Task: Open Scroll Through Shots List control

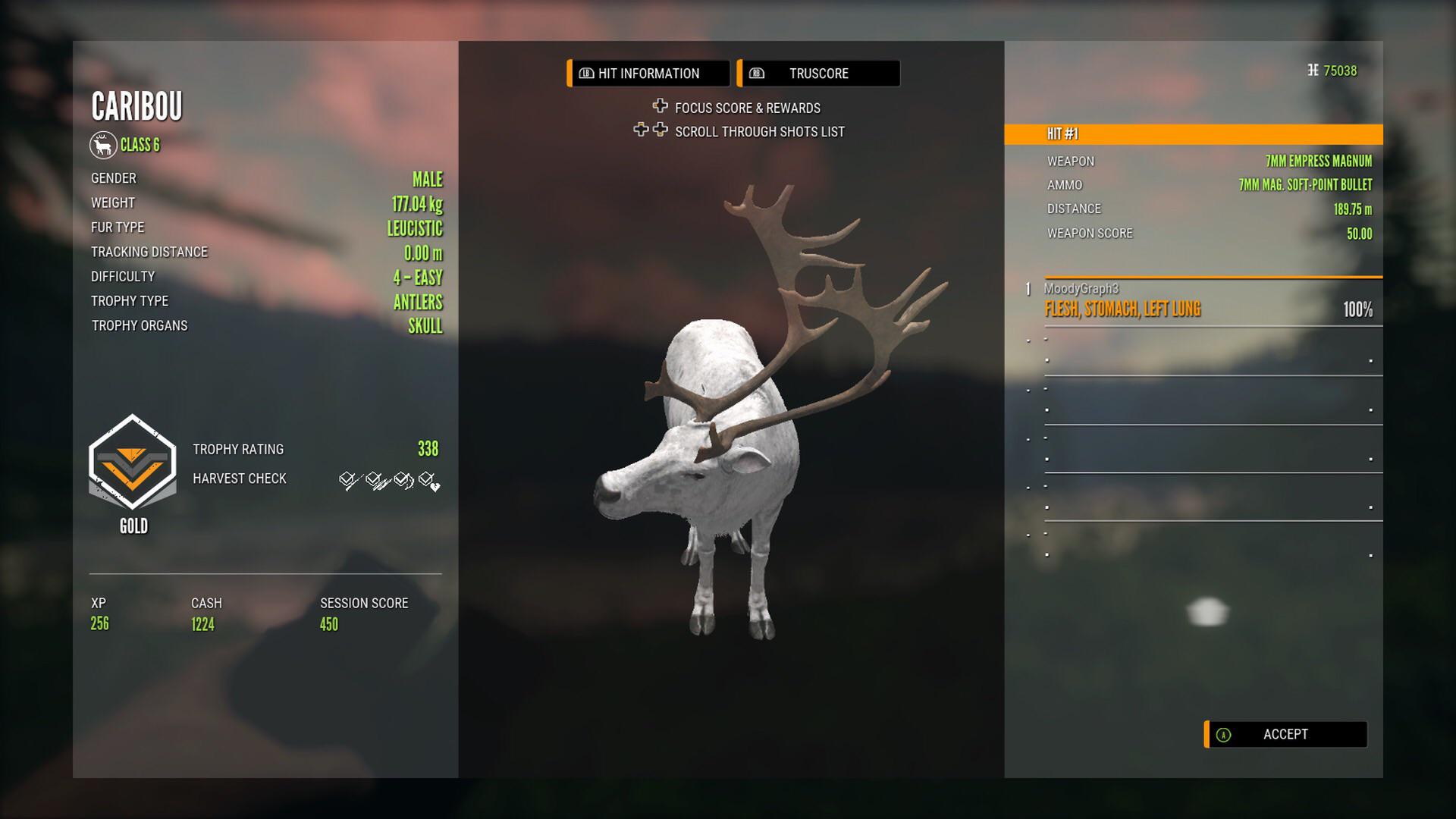Action: pyautogui.click(x=651, y=131)
